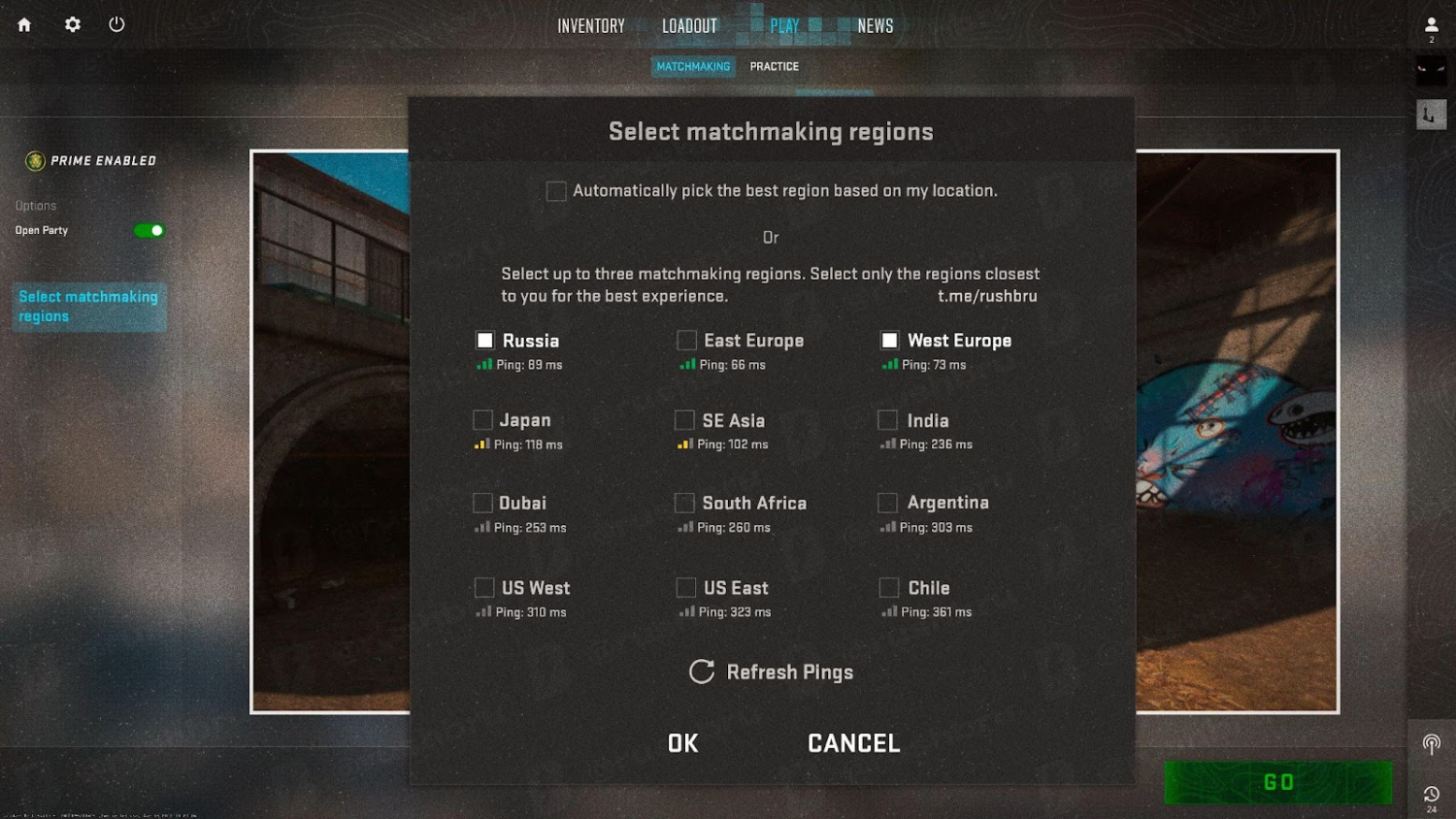Click the power/quit icon
1456x819 pixels.
[x=116, y=24]
